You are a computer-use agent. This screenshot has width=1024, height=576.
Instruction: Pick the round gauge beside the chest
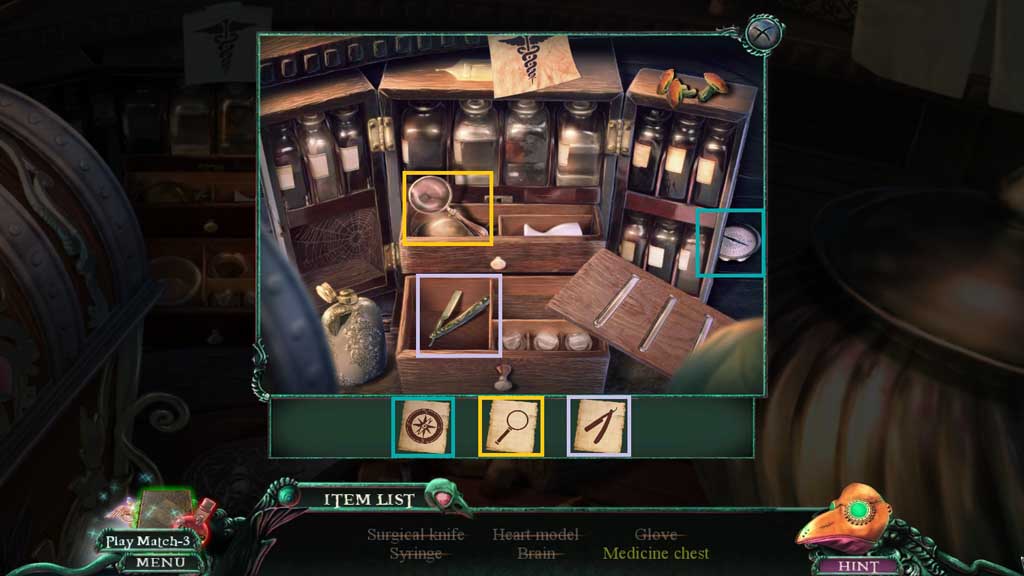(736, 241)
